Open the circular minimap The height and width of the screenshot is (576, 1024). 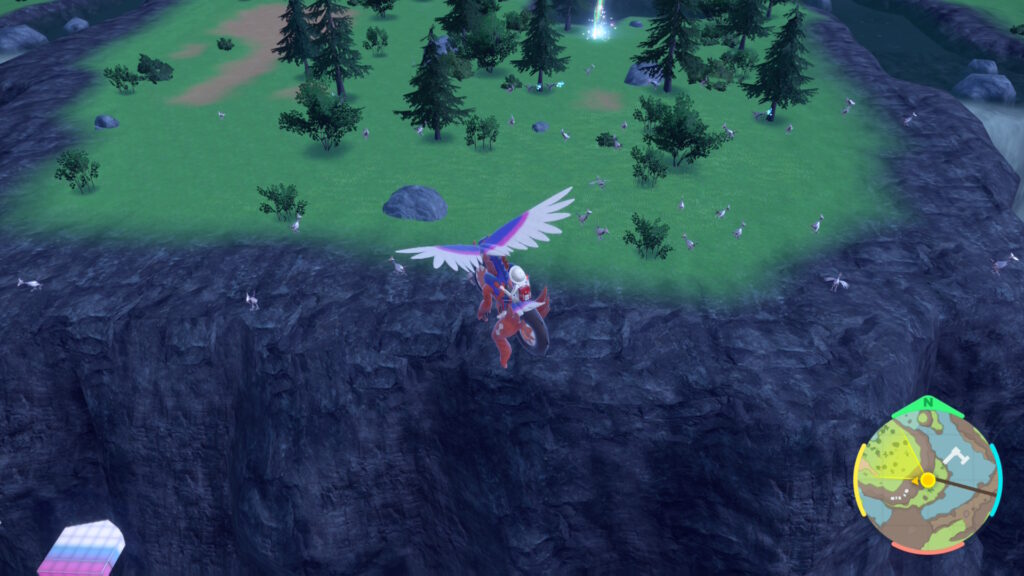[927, 480]
